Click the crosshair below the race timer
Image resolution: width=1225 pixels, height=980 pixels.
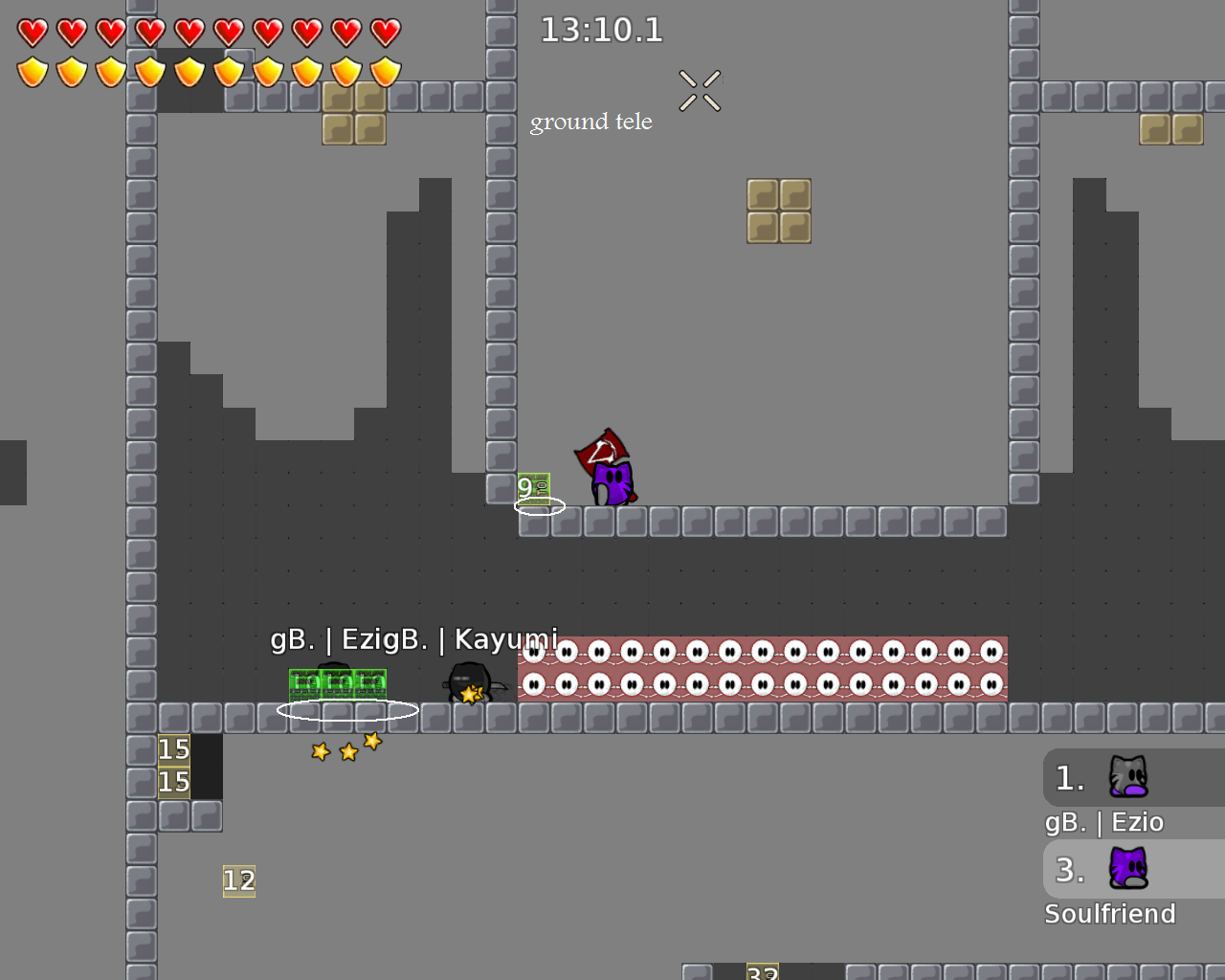[700, 90]
